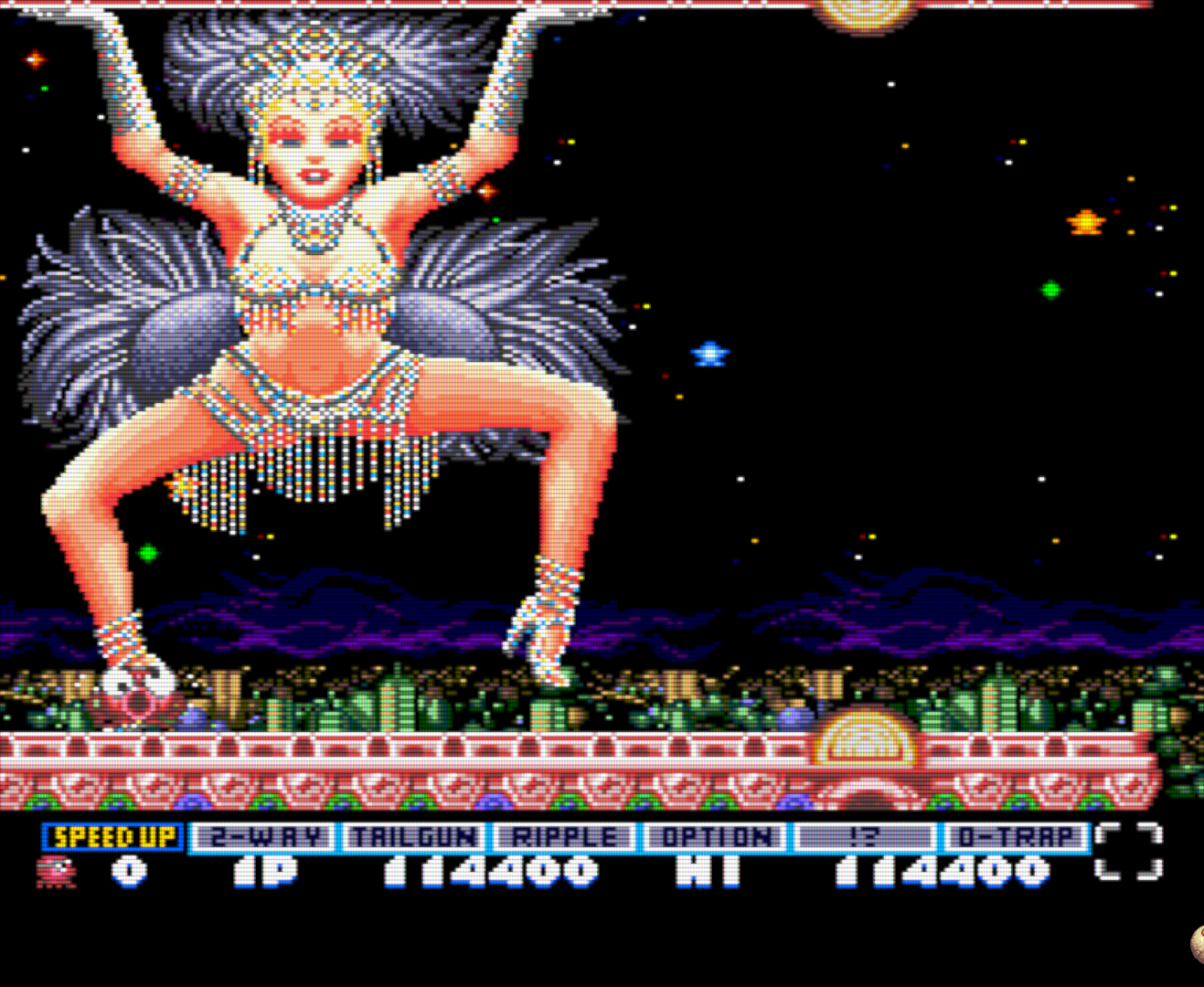Click the !? mystery power slot
Screen dimensions: 1204x987
[x=865, y=836]
